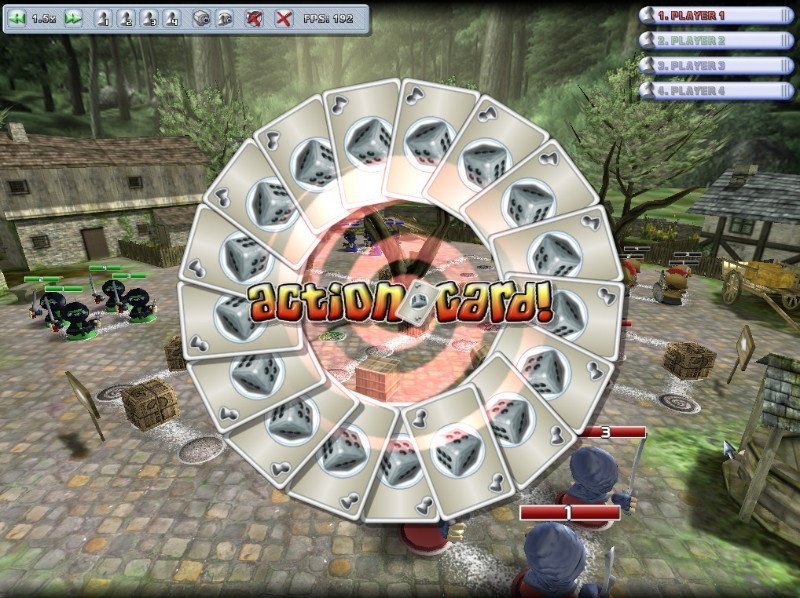Choose the Player 4 entry in player list
The image size is (800, 598).
[x=708, y=91]
